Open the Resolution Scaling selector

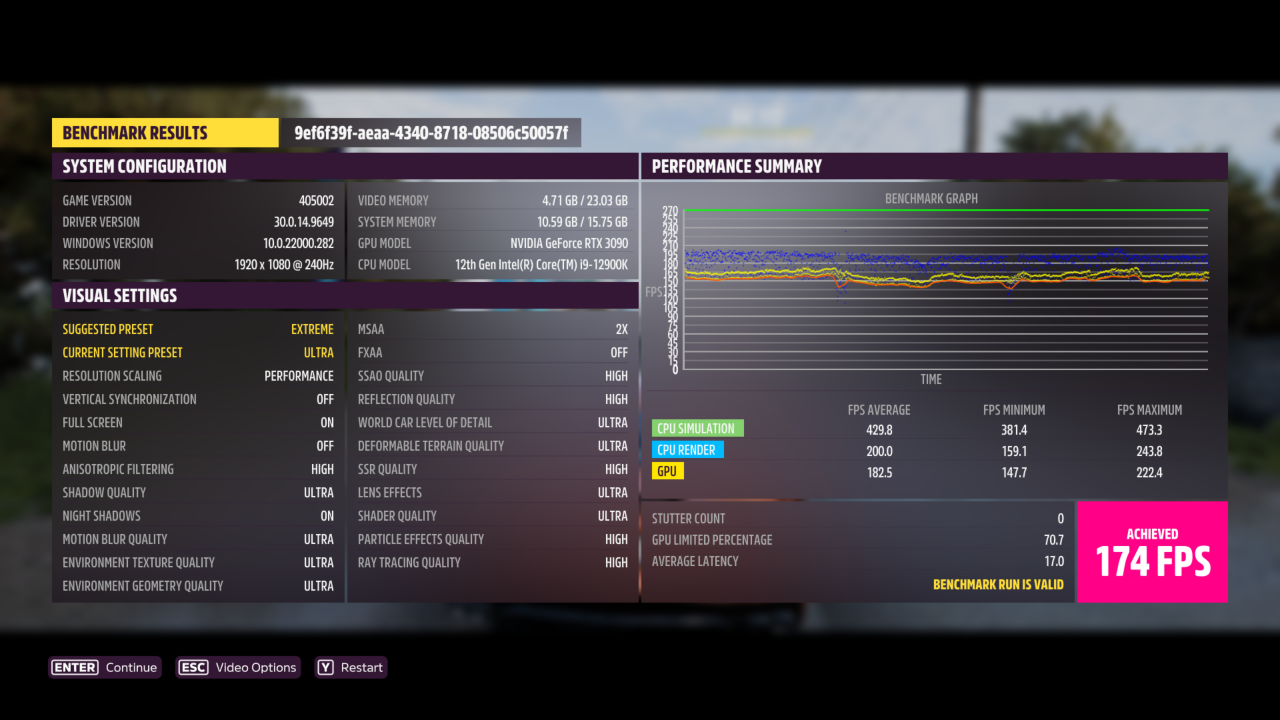click(197, 375)
